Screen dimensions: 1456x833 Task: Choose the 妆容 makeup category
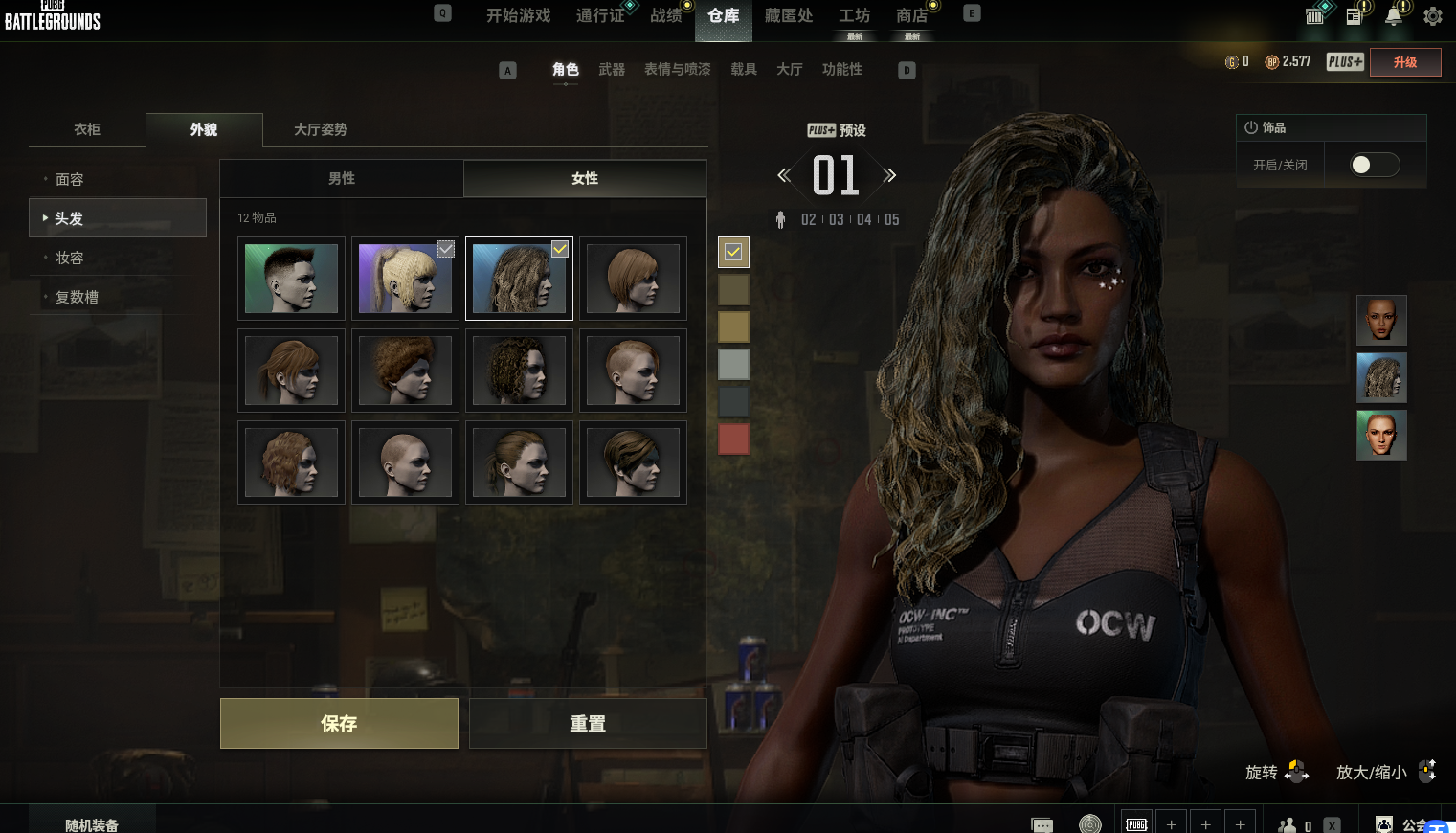point(70,258)
